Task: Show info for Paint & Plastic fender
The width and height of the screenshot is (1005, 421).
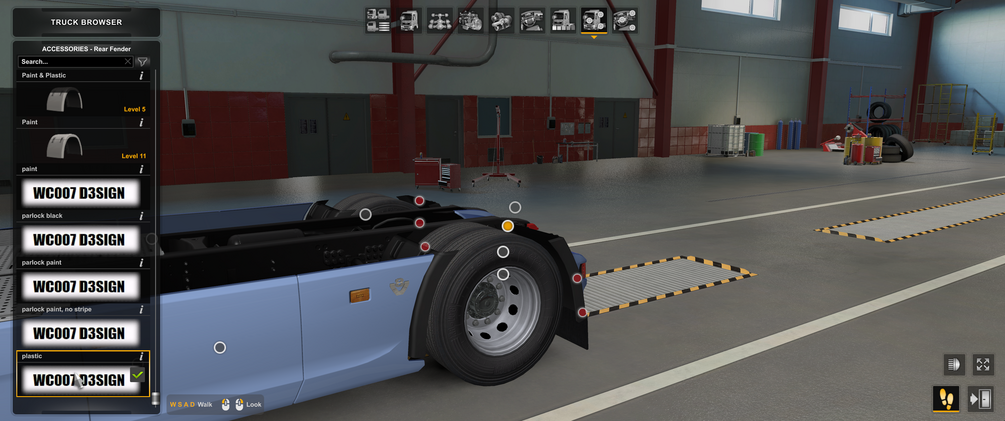Action: pos(141,76)
